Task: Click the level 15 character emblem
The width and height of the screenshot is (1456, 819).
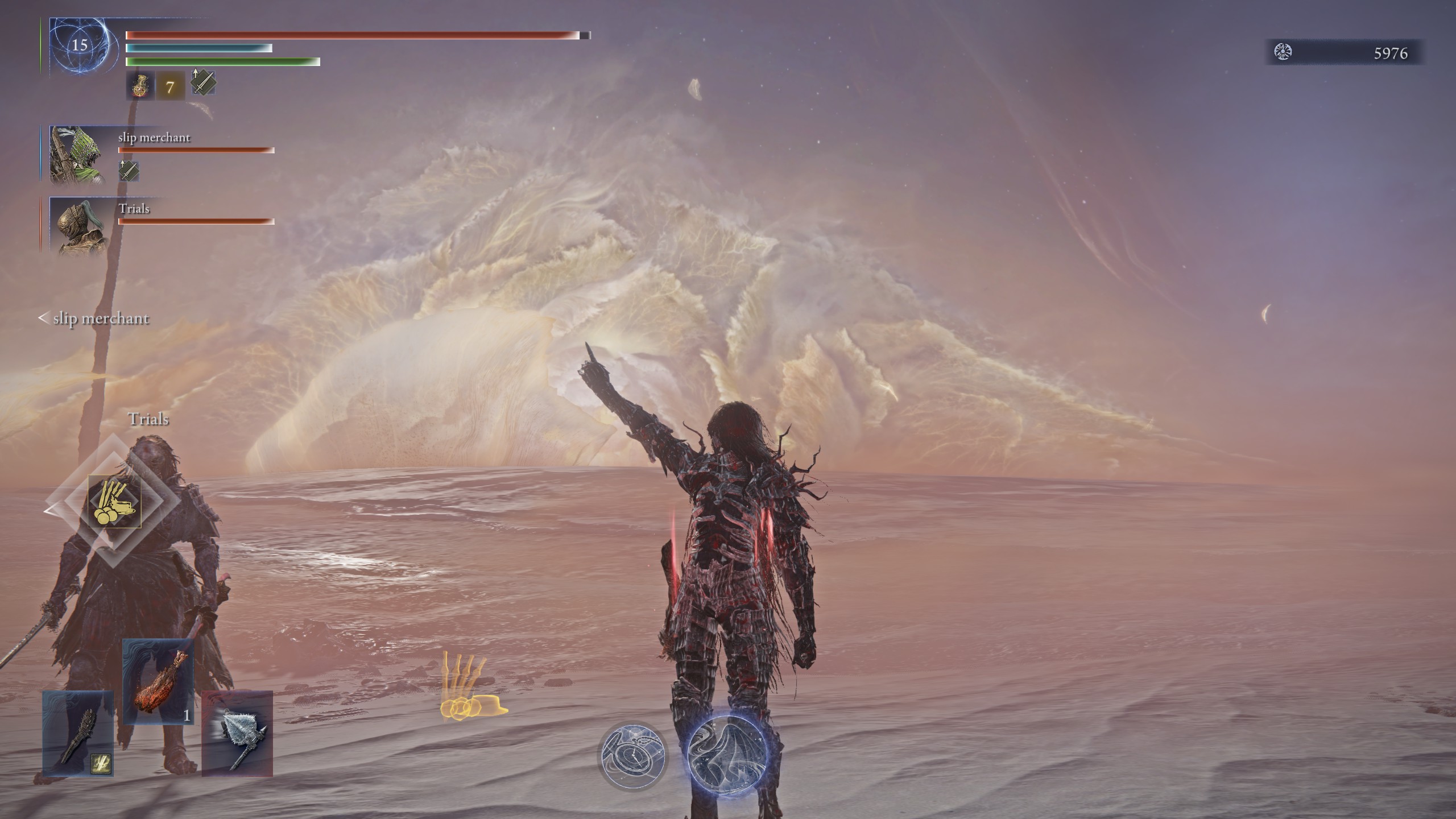Action: click(x=80, y=45)
